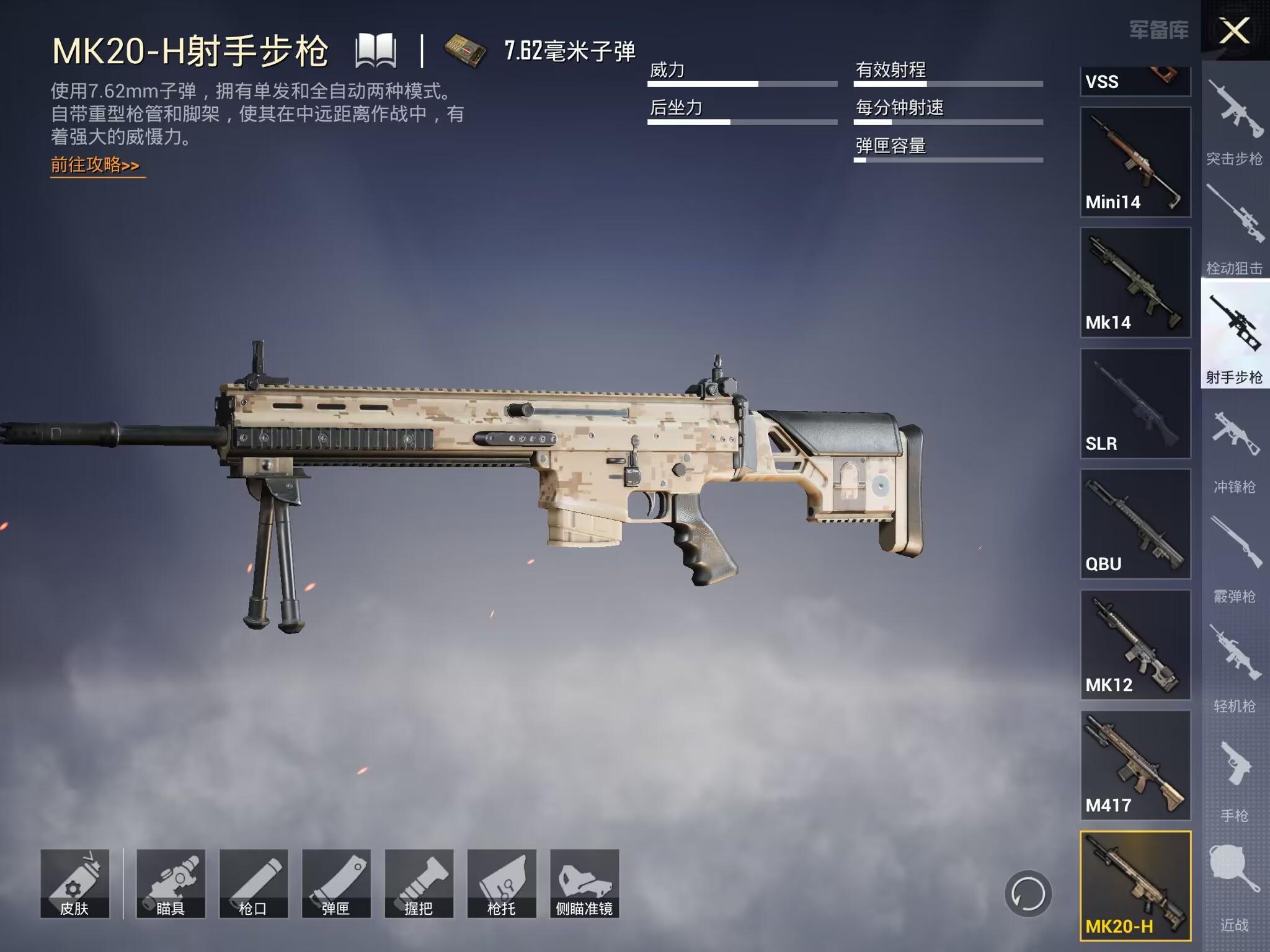The image size is (1270, 952).
Task: Choose the M417 weapon tile
Action: [x=1135, y=765]
